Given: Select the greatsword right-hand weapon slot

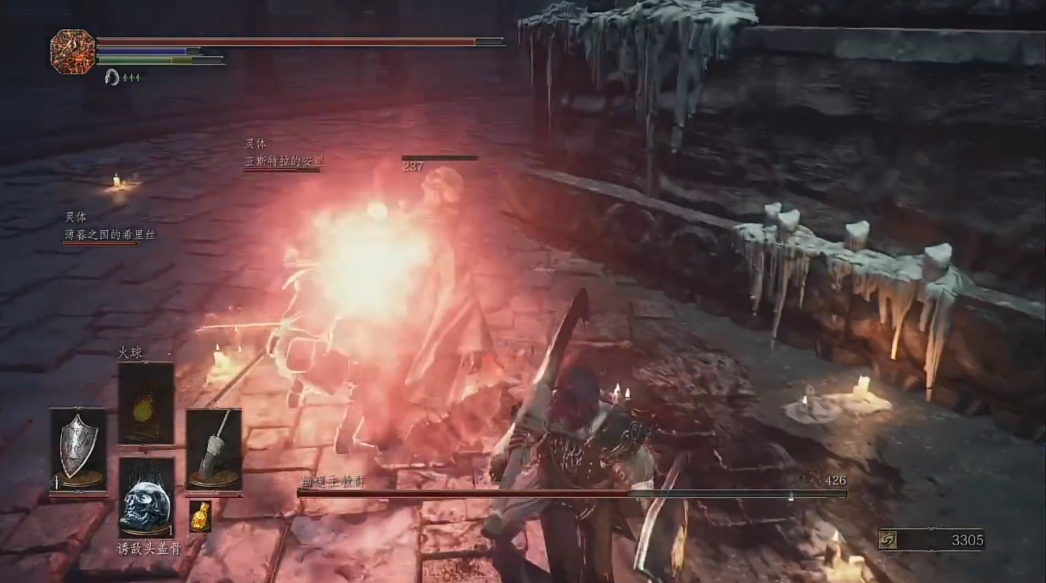Looking at the screenshot, I should point(213,449).
